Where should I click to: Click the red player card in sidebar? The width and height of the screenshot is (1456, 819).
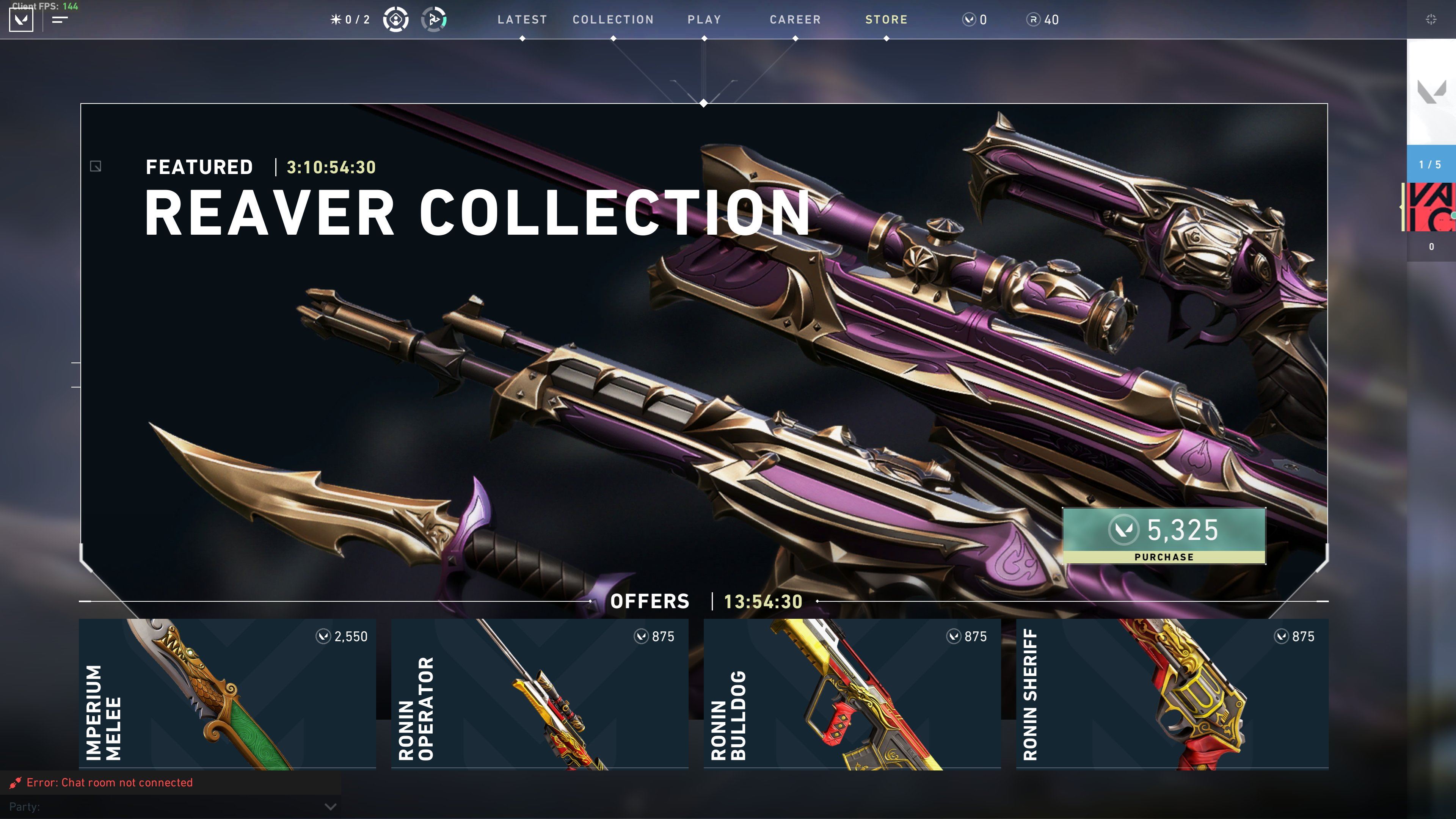pyautogui.click(x=1430, y=207)
